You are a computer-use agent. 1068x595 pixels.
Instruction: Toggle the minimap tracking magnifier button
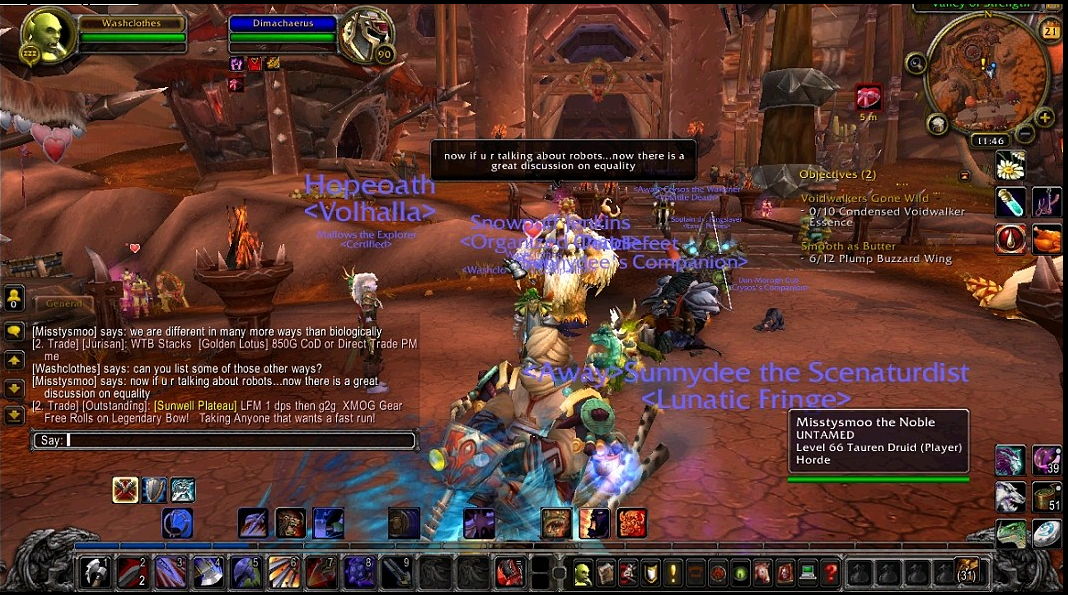click(916, 63)
